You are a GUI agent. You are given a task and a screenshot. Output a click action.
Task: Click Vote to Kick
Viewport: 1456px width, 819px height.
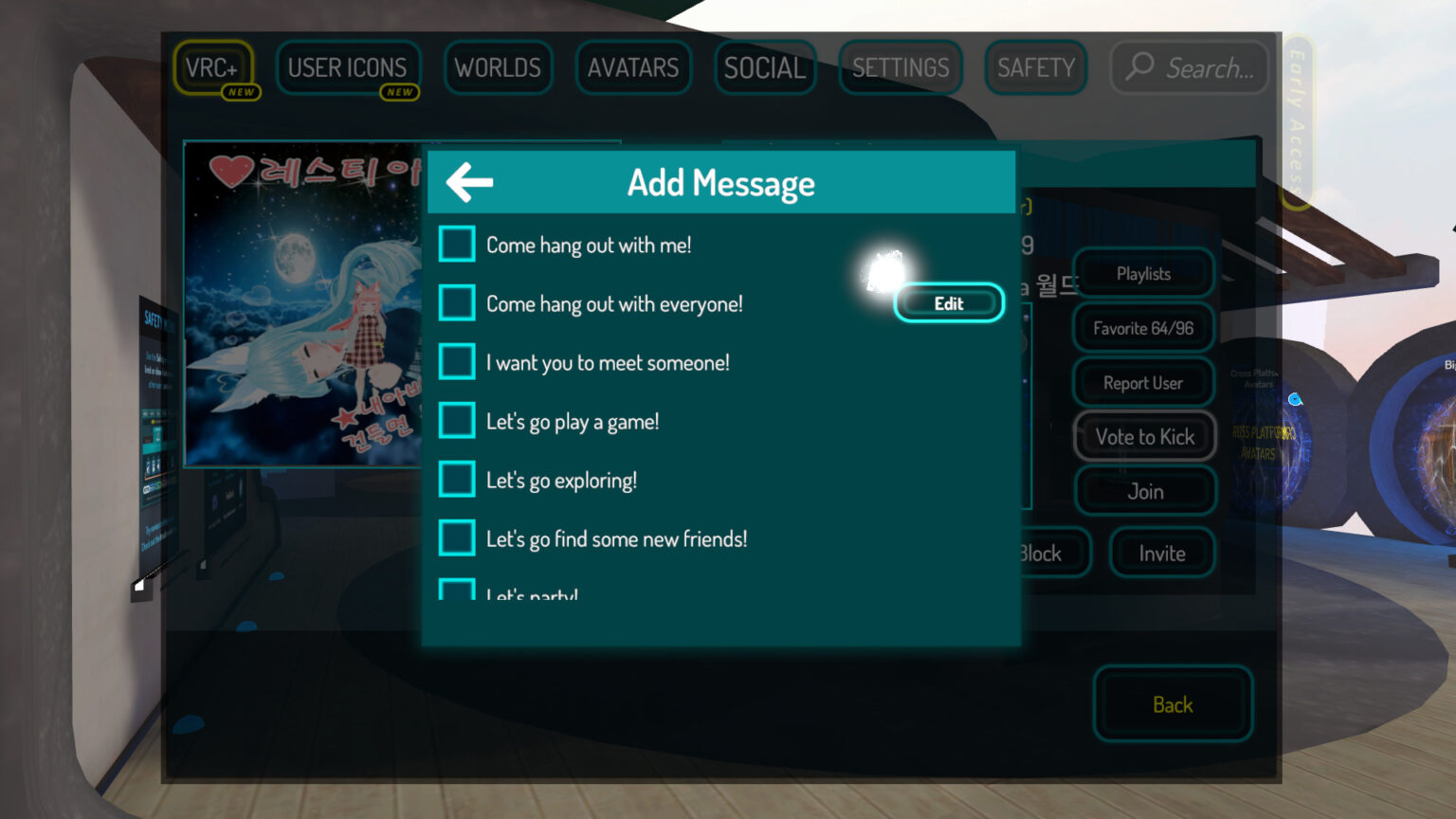[1144, 437]
